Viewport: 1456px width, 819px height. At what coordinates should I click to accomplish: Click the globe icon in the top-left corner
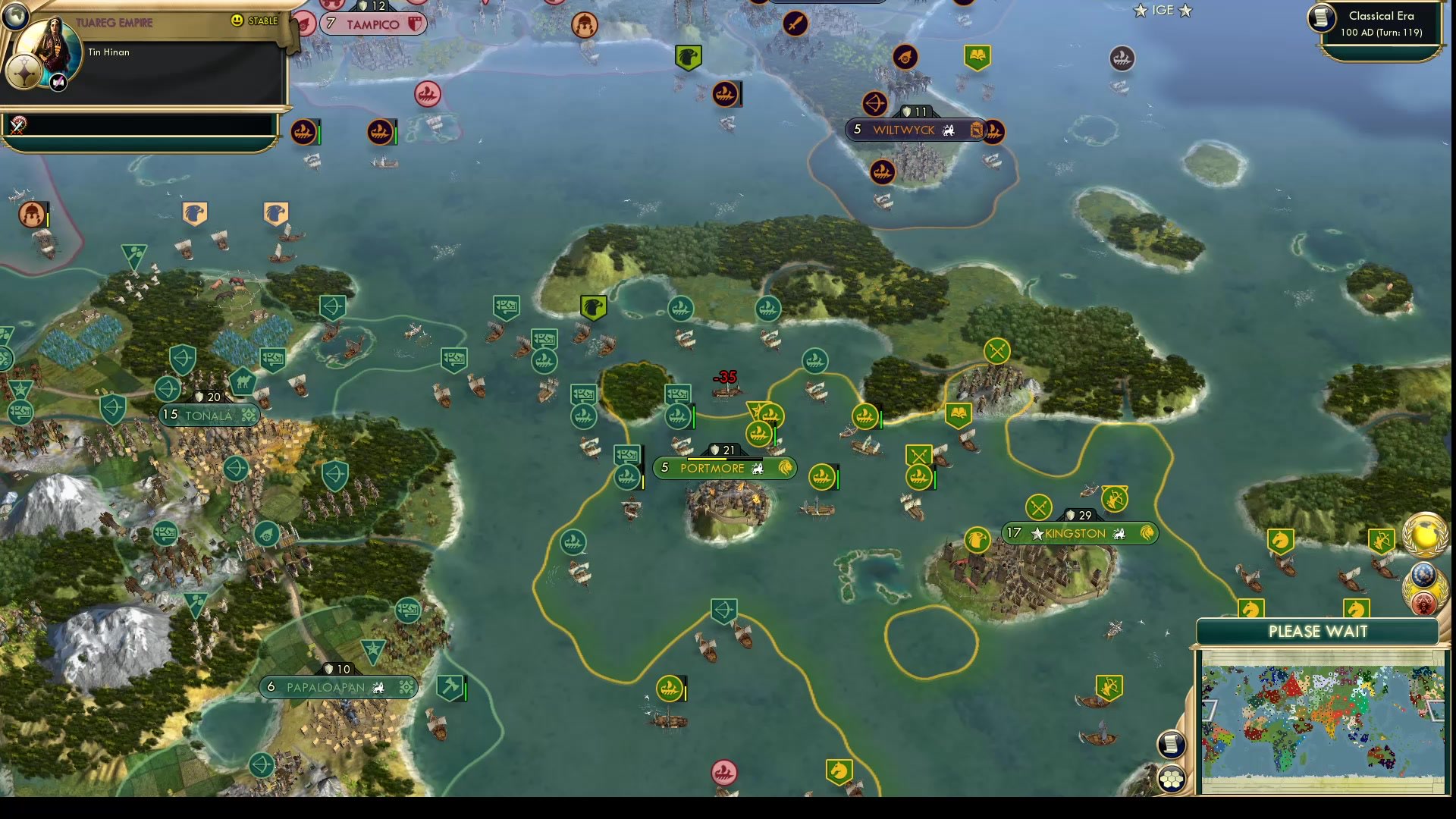click(15, 16)
